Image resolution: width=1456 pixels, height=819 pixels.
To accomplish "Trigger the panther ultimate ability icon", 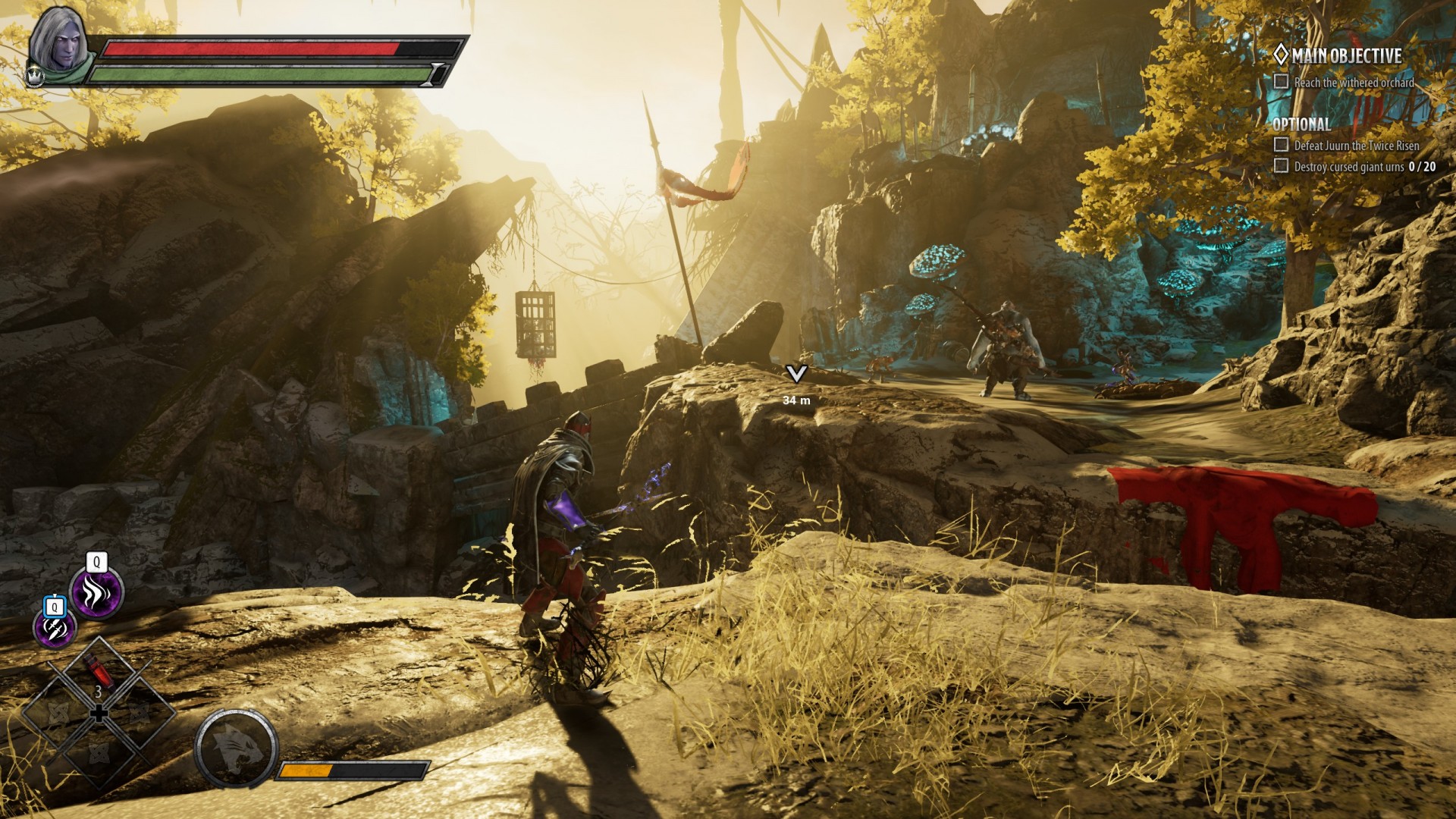I will tap(234, 747).
